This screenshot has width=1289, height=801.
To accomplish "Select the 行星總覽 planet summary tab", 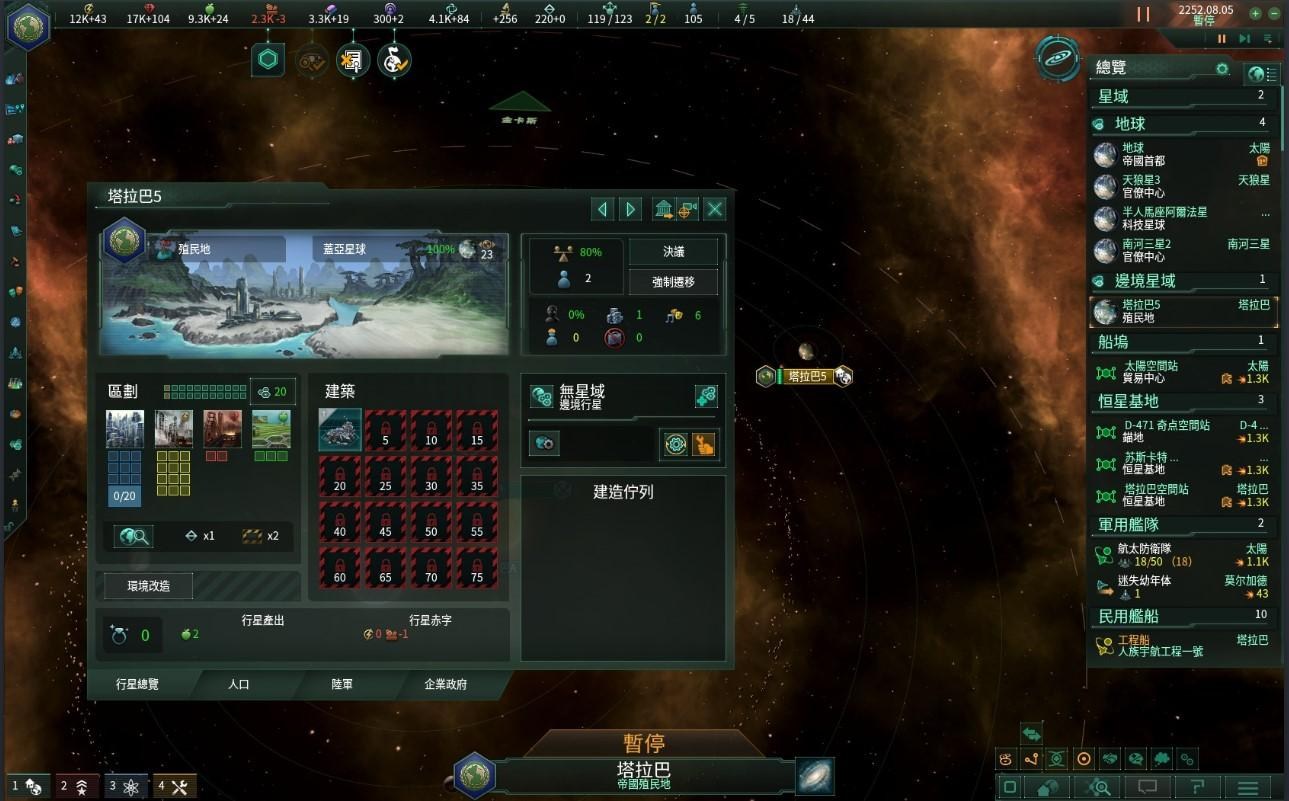I will tap(137, 684).
